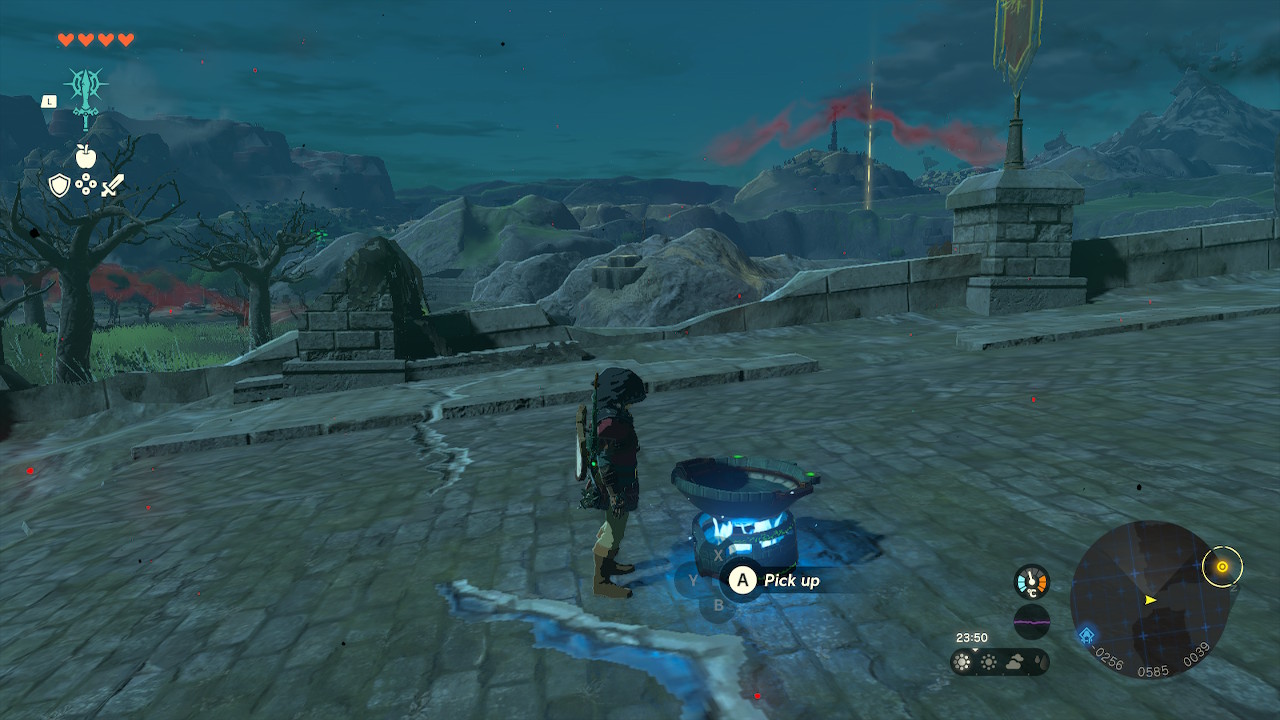Image resolution: width=1280 pixels, height=720 pixels.
Task: Click the Zonai ability dots icon
Action: click(x=88, y=184)
